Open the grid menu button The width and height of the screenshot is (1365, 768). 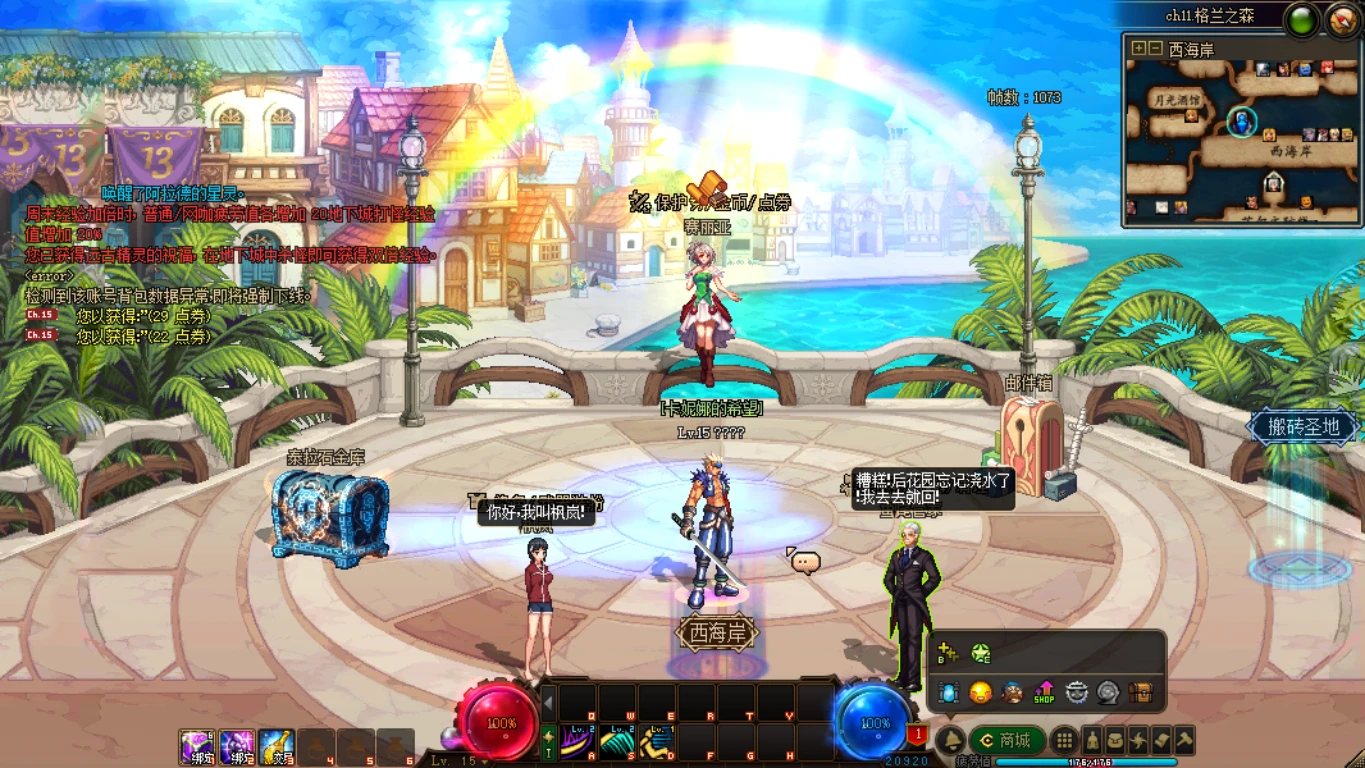[x=1065, y=741]
